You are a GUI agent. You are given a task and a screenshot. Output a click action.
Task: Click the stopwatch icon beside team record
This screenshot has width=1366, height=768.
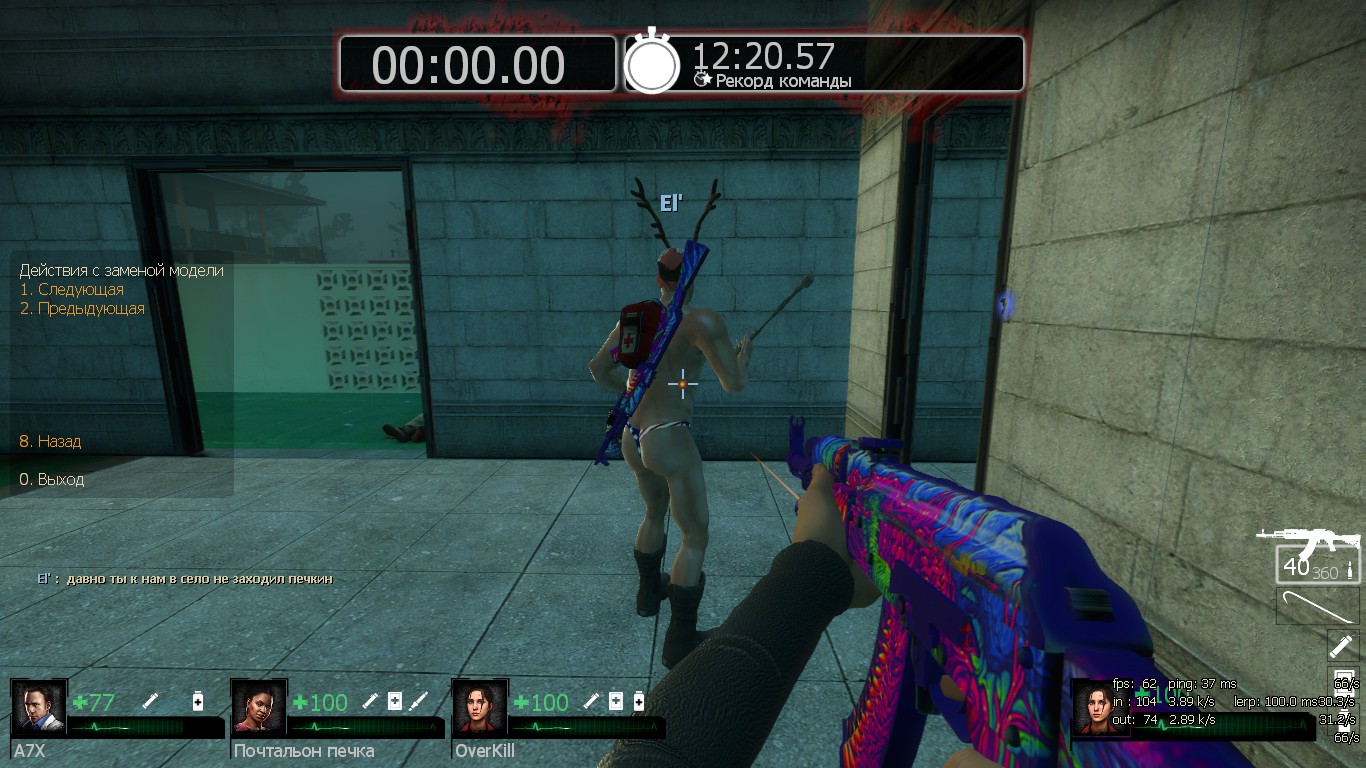(652, 64)
